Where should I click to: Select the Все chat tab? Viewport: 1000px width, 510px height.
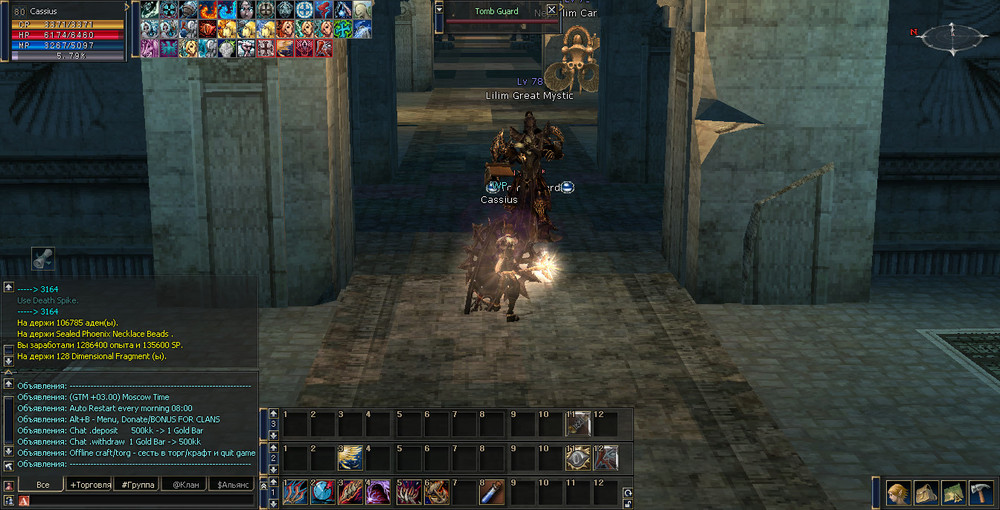coord(42,484)
